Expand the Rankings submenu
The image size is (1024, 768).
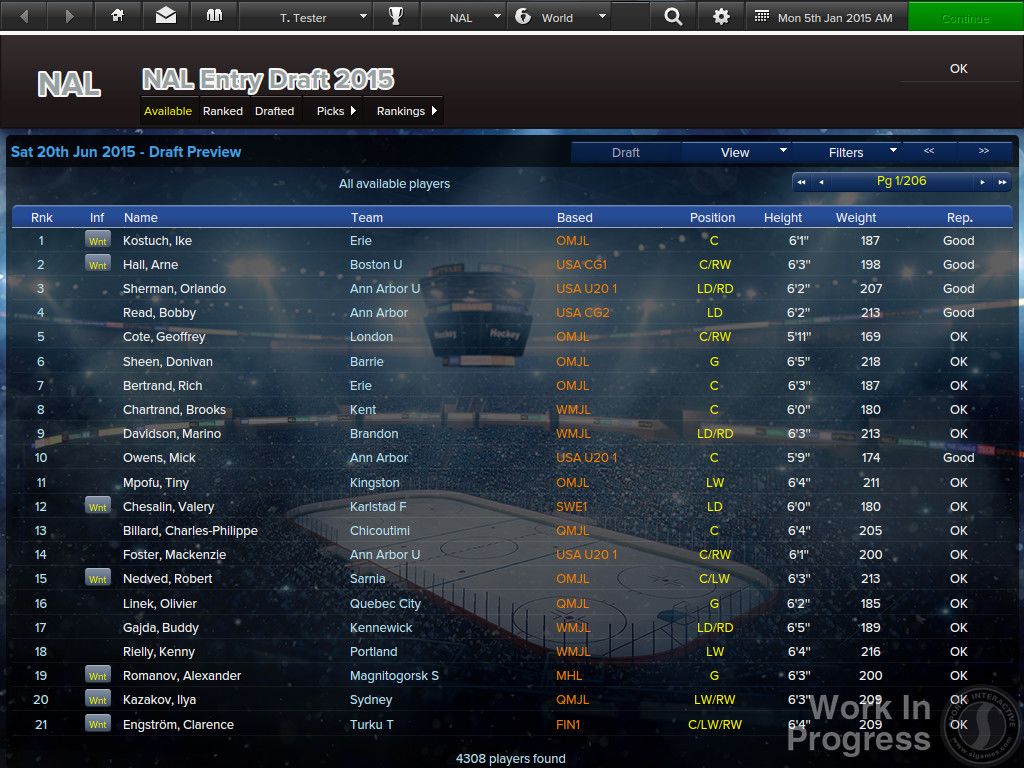406,111
